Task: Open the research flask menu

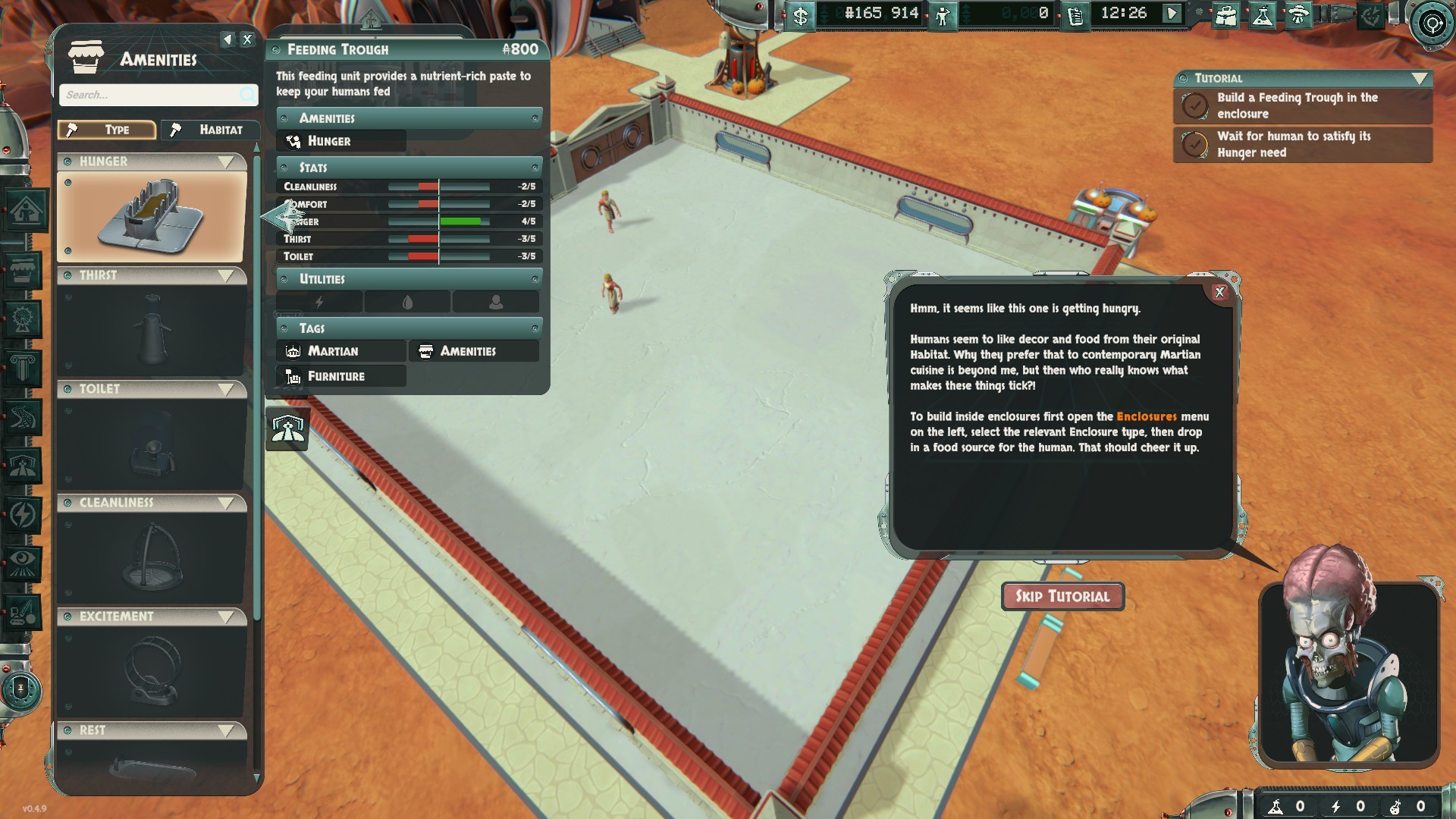Action: 1262,15
